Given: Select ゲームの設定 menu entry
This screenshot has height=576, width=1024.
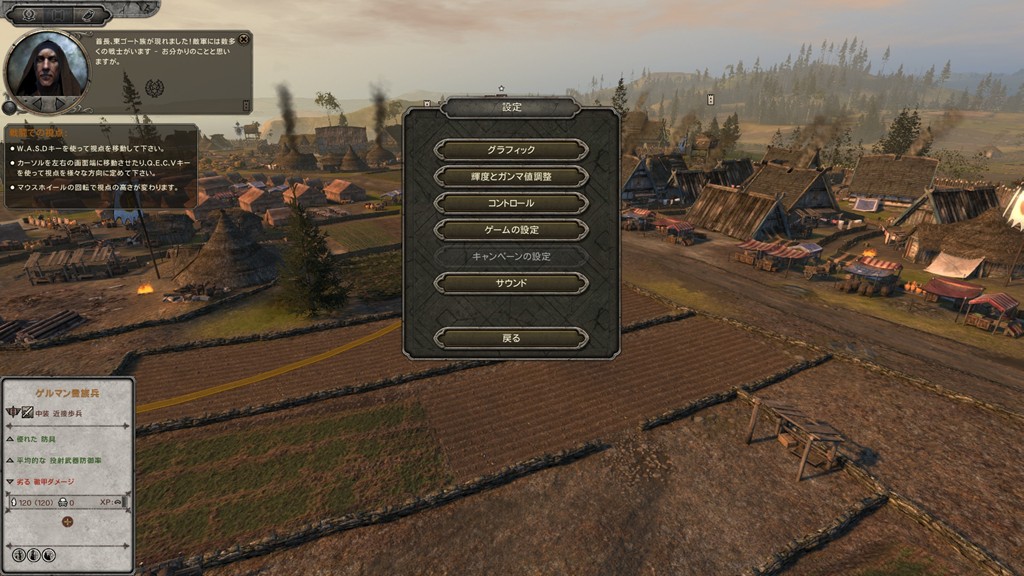Looking at the screenshot, I should click(511, 230).
